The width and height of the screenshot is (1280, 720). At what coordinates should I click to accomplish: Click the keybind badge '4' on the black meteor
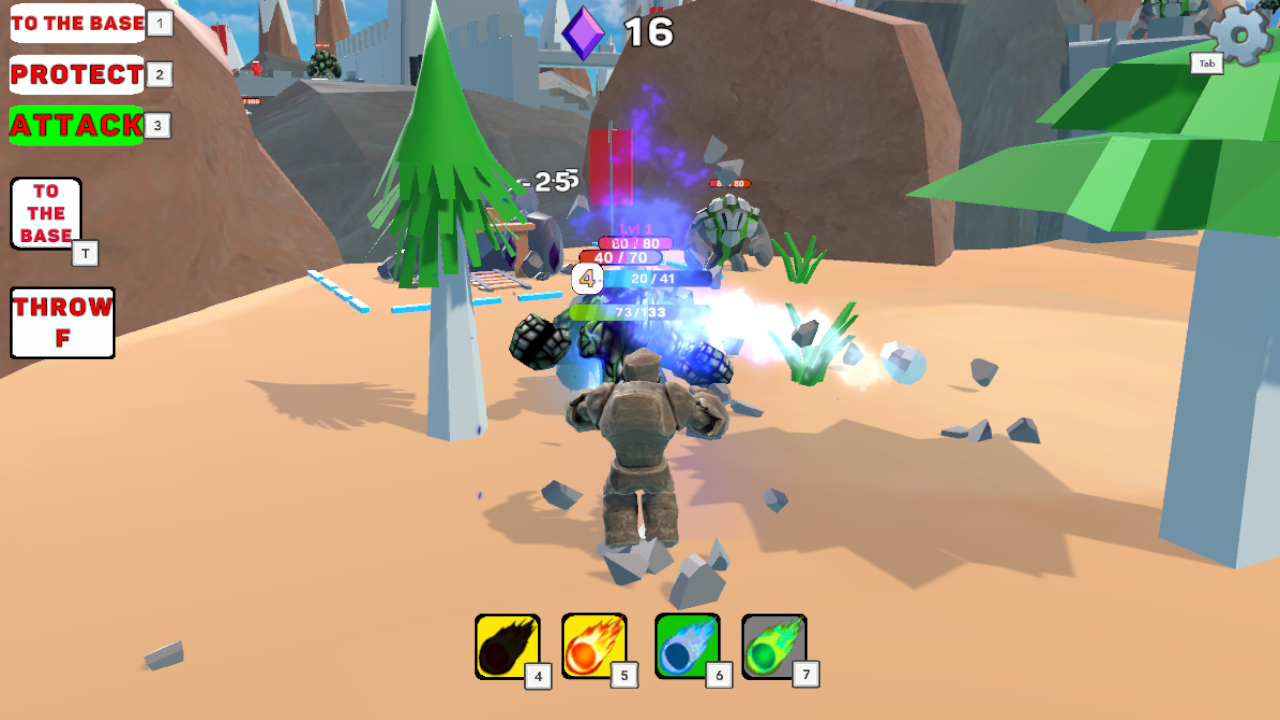point(538,676)
